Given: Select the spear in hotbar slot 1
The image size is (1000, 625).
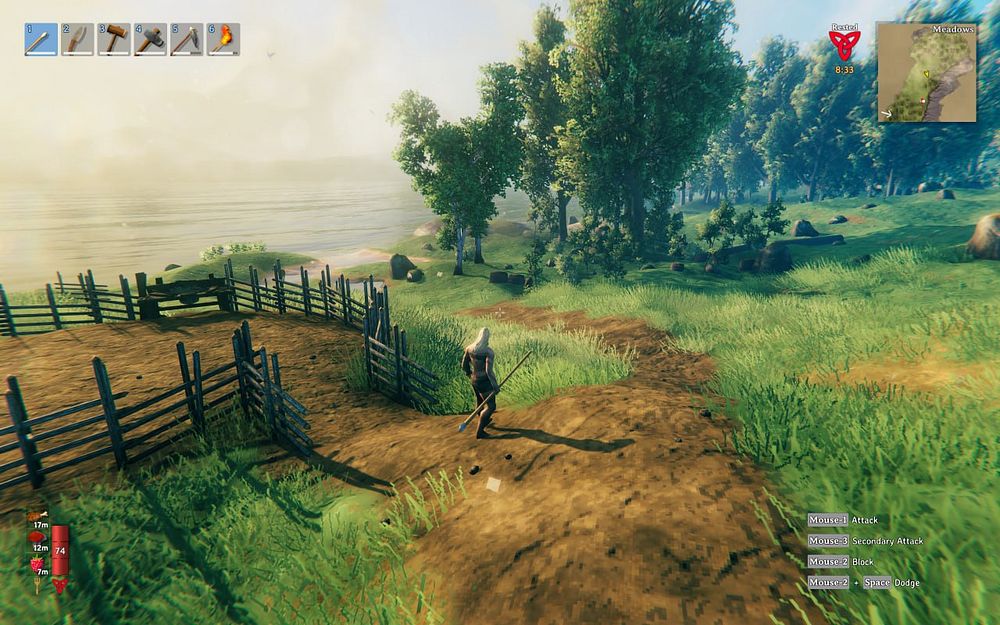Looking at the screenshot, I should pyautogui.click(x=41, y=39).
